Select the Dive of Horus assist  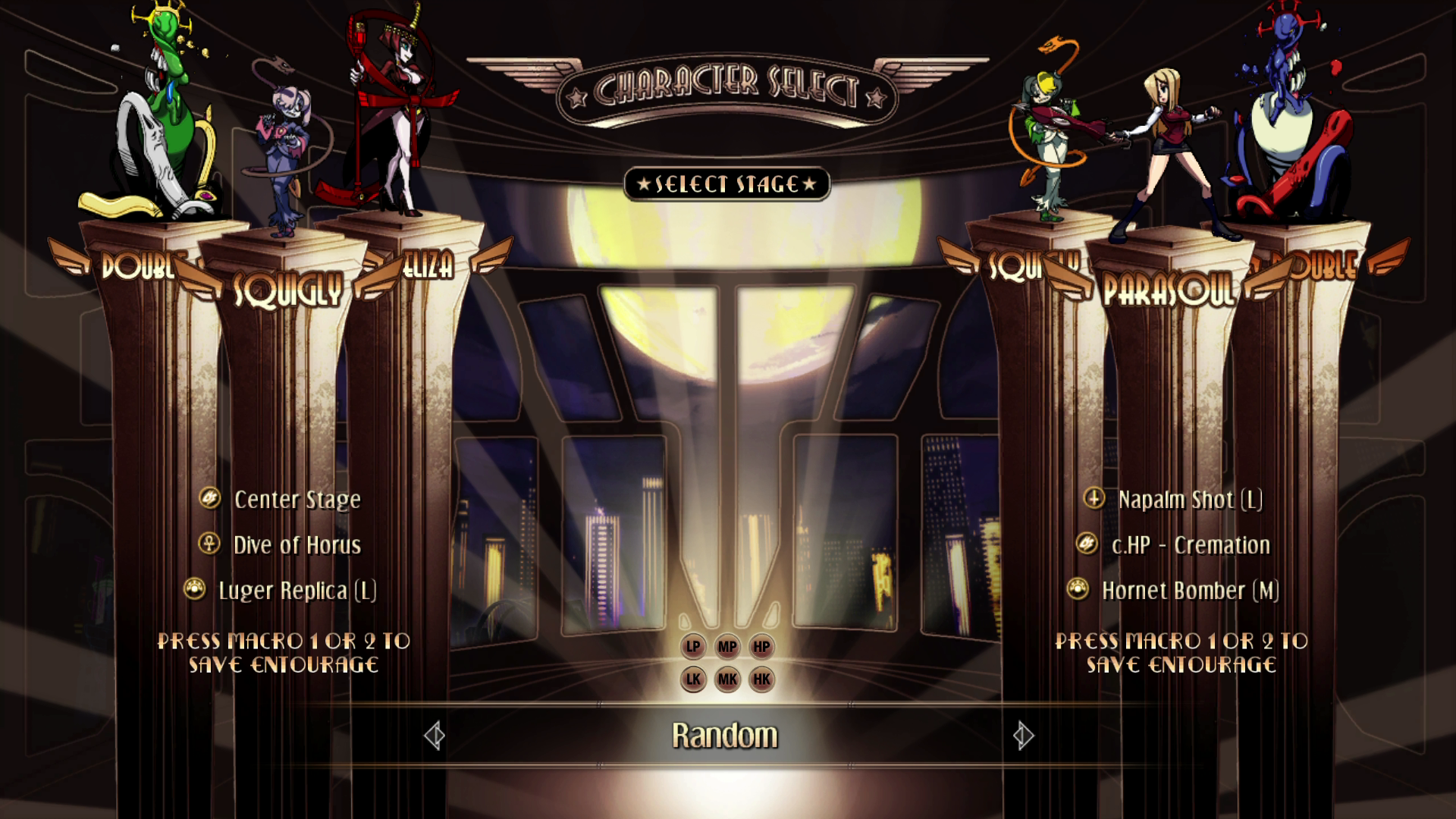297,545
